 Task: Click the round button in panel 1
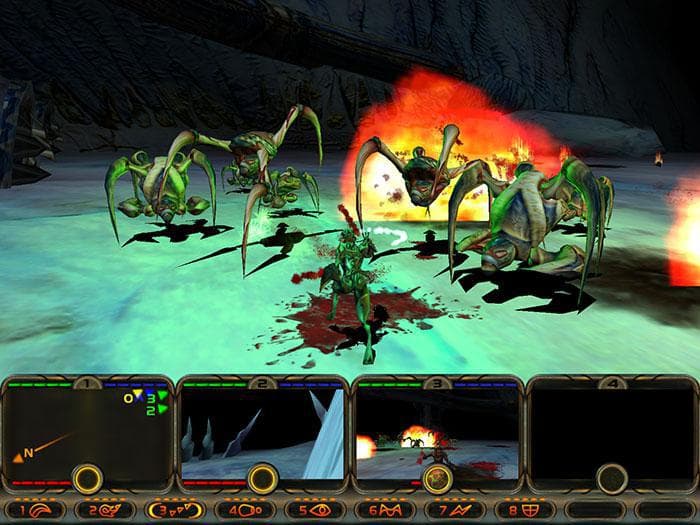pyautogui.click(x=87, y=478)
